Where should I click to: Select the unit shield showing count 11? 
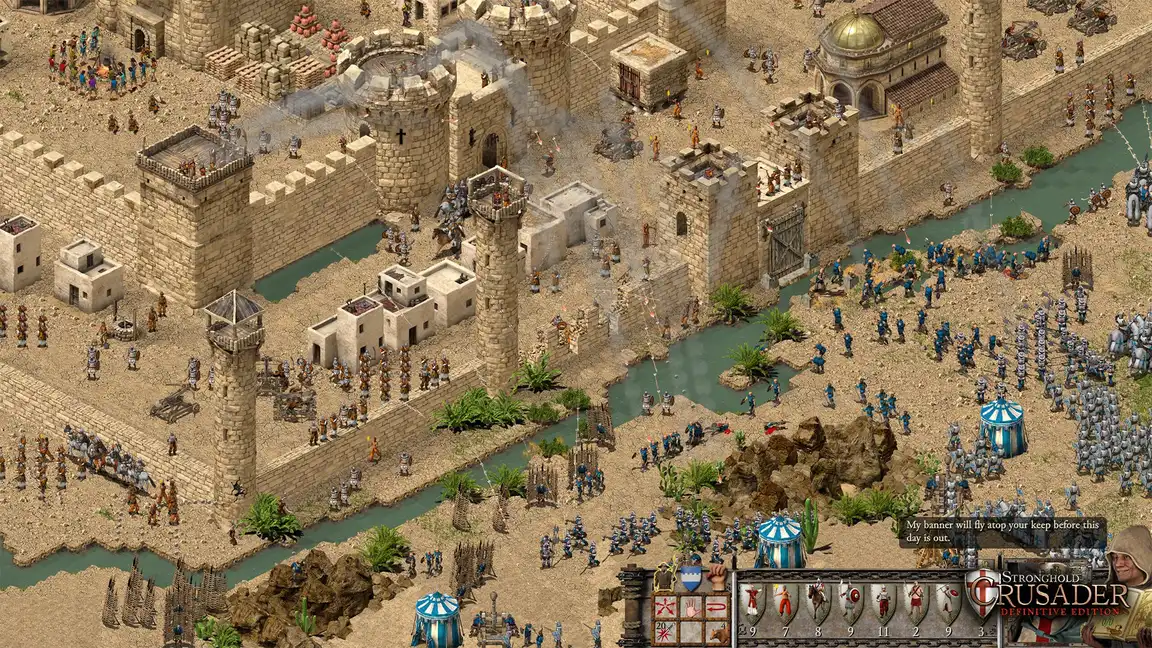click(x=882, y=602)
